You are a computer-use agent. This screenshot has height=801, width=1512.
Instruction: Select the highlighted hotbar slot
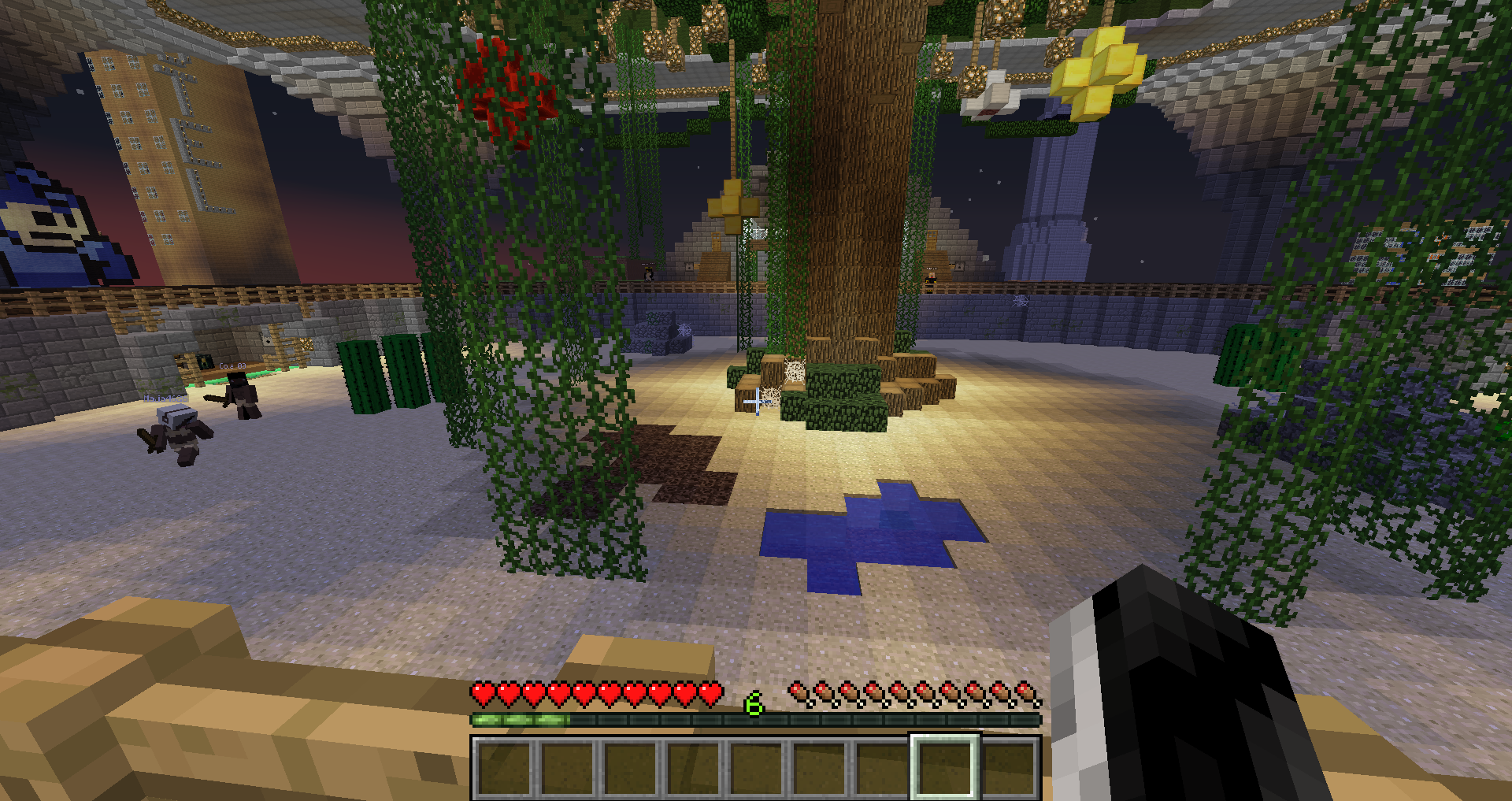(x=944, y=767)
